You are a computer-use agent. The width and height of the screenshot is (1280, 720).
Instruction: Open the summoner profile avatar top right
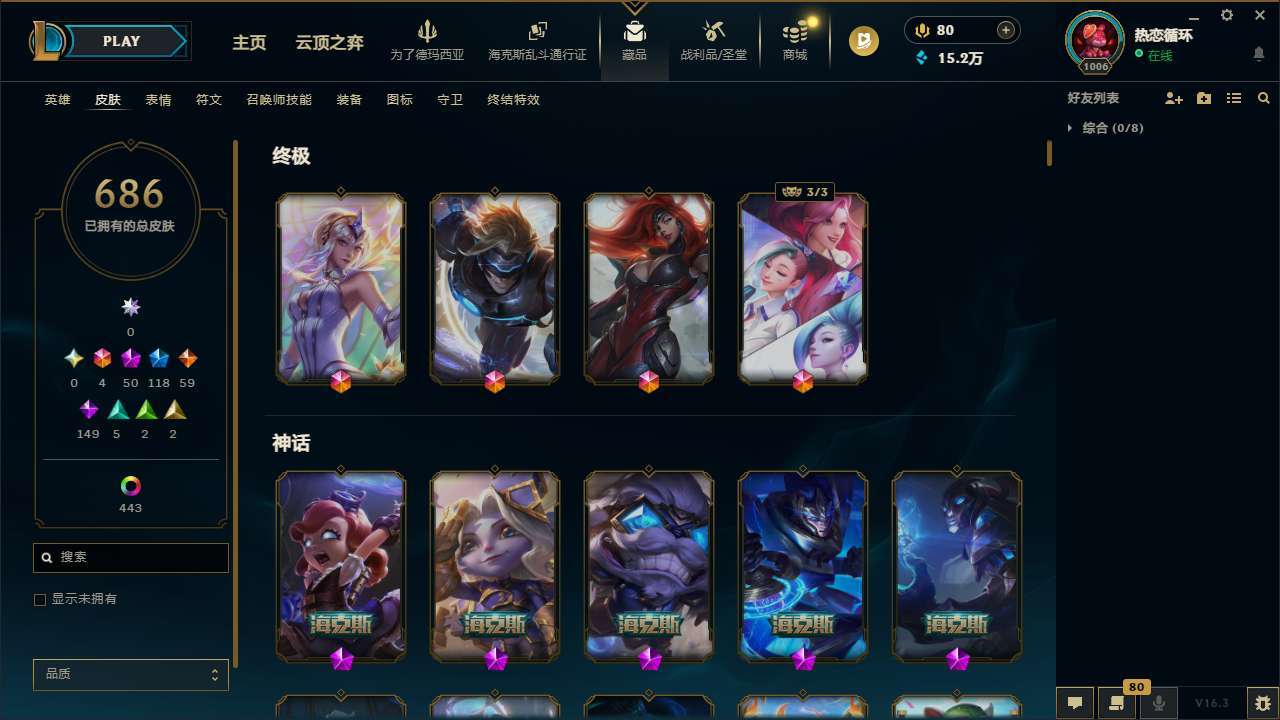[x=1094, y=40]
